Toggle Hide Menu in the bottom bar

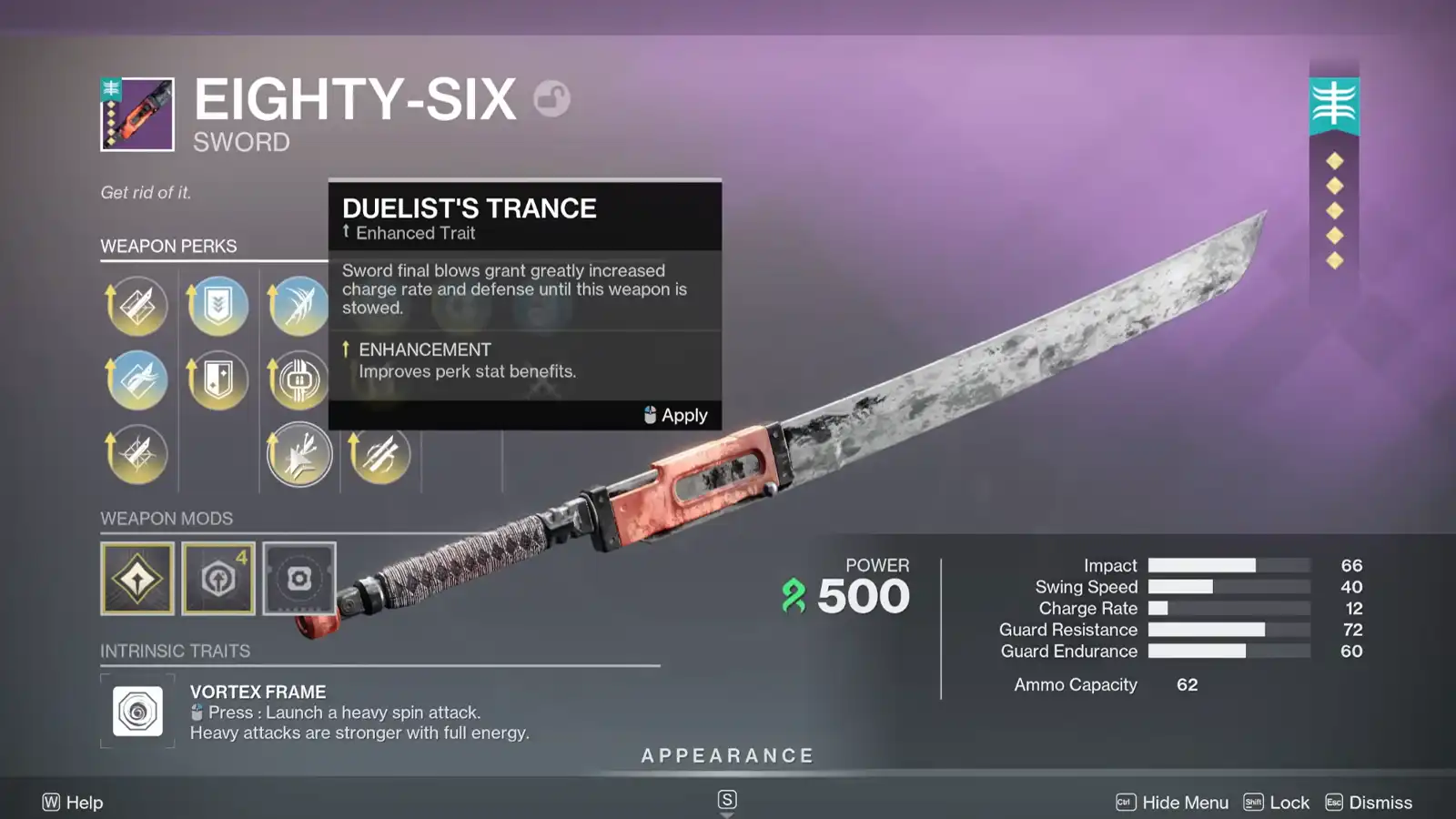tap(1182, 803)
